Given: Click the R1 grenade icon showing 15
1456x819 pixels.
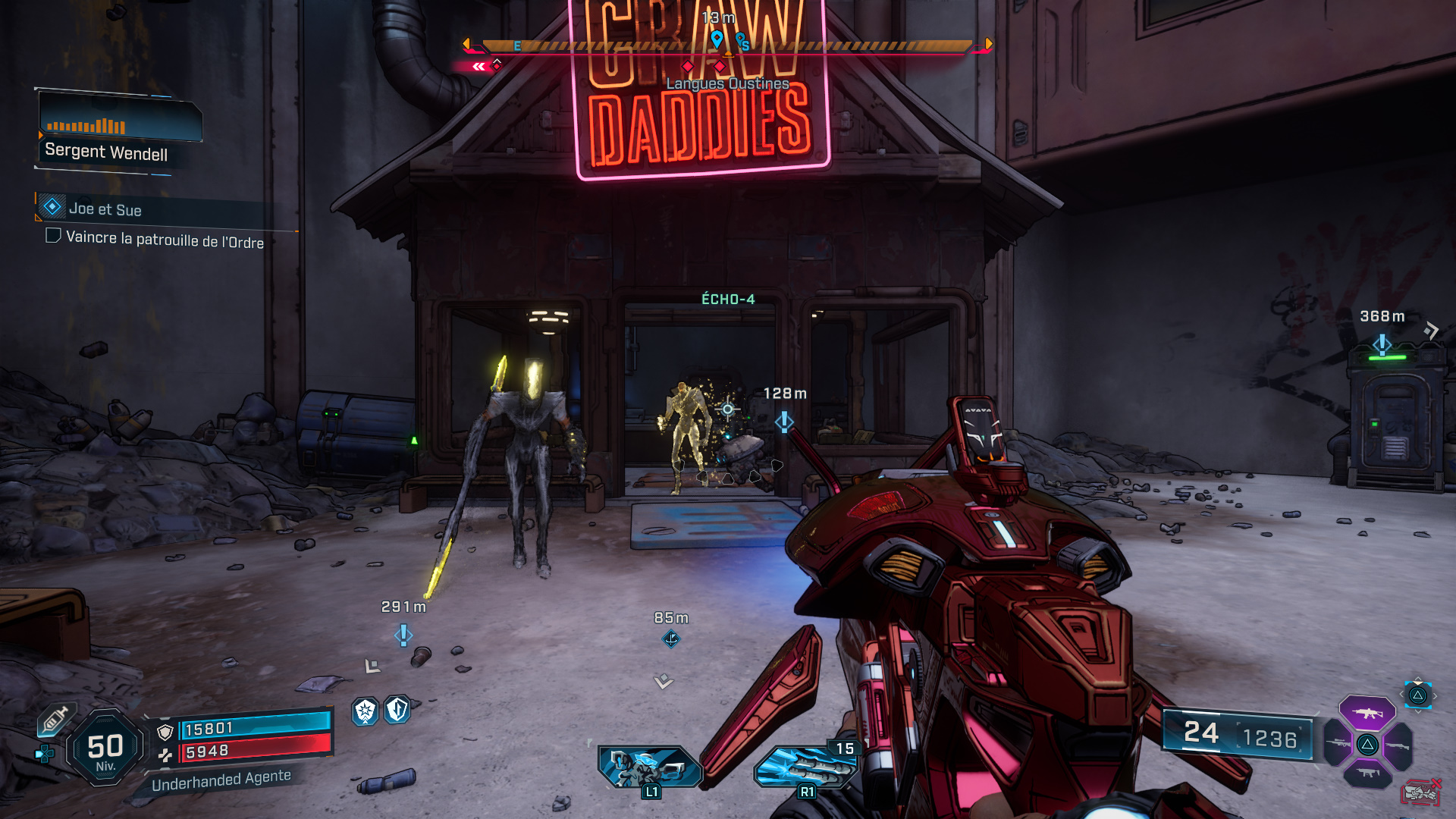Looking at the screenshot, I should 807,766.
